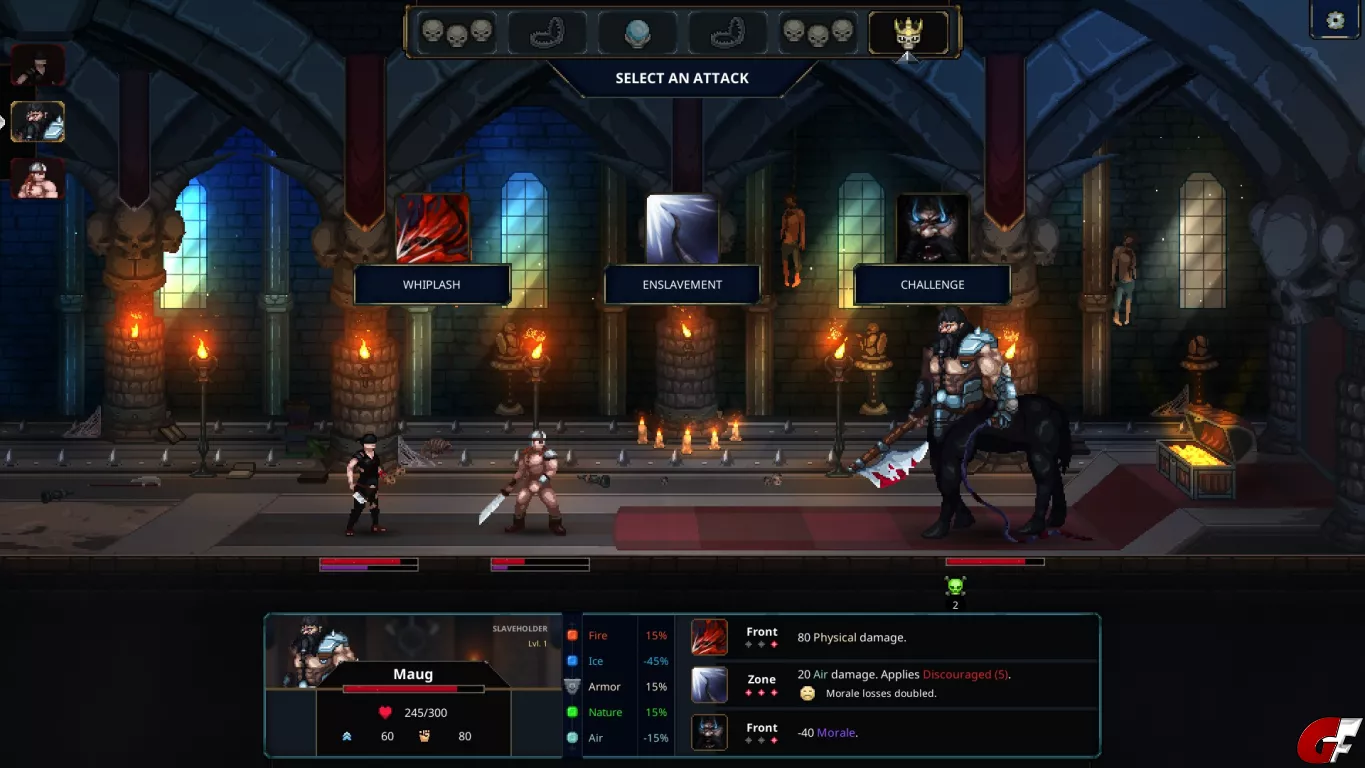Select the helmeted barbarian portrait
Screen dimensions: 1365x768
pyautogui.click(x=38, y=178)
